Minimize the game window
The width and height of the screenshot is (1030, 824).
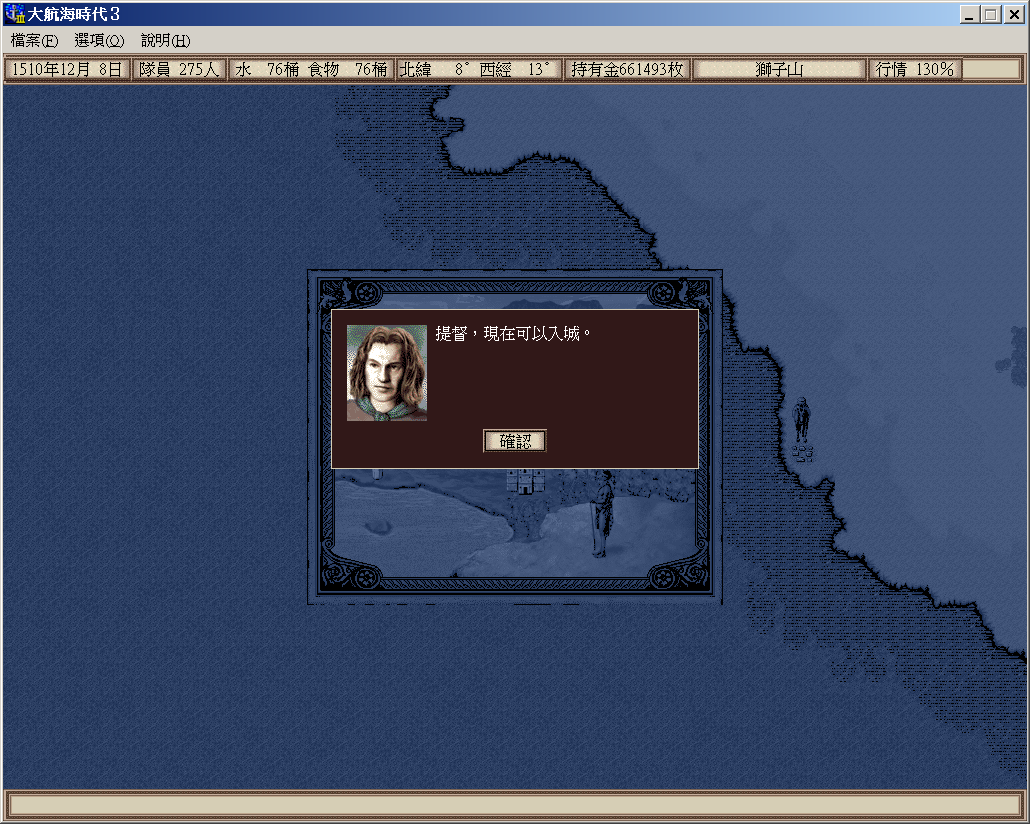(x=970, y=14)
